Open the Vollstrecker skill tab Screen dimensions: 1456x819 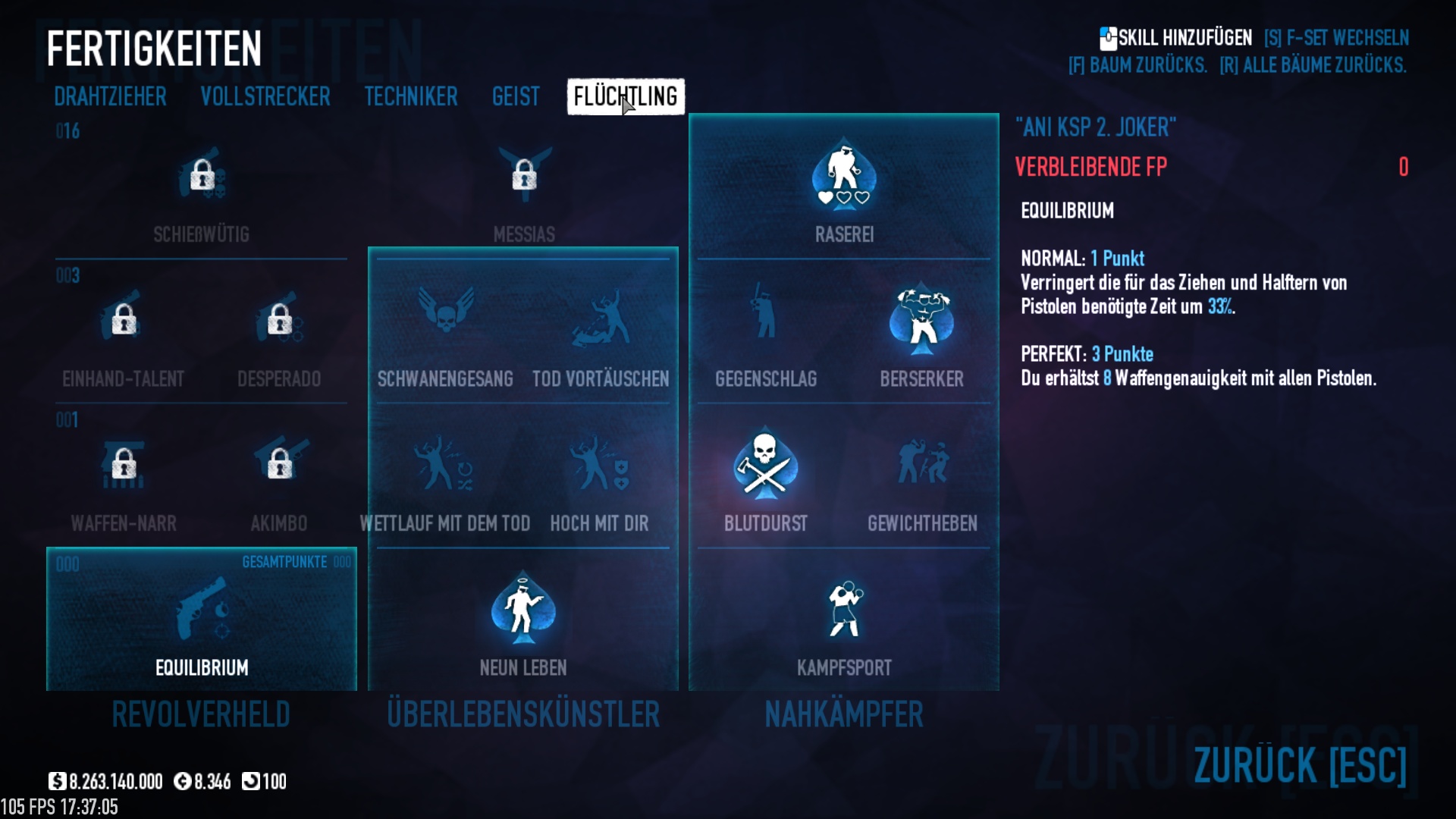pos(265,97)
